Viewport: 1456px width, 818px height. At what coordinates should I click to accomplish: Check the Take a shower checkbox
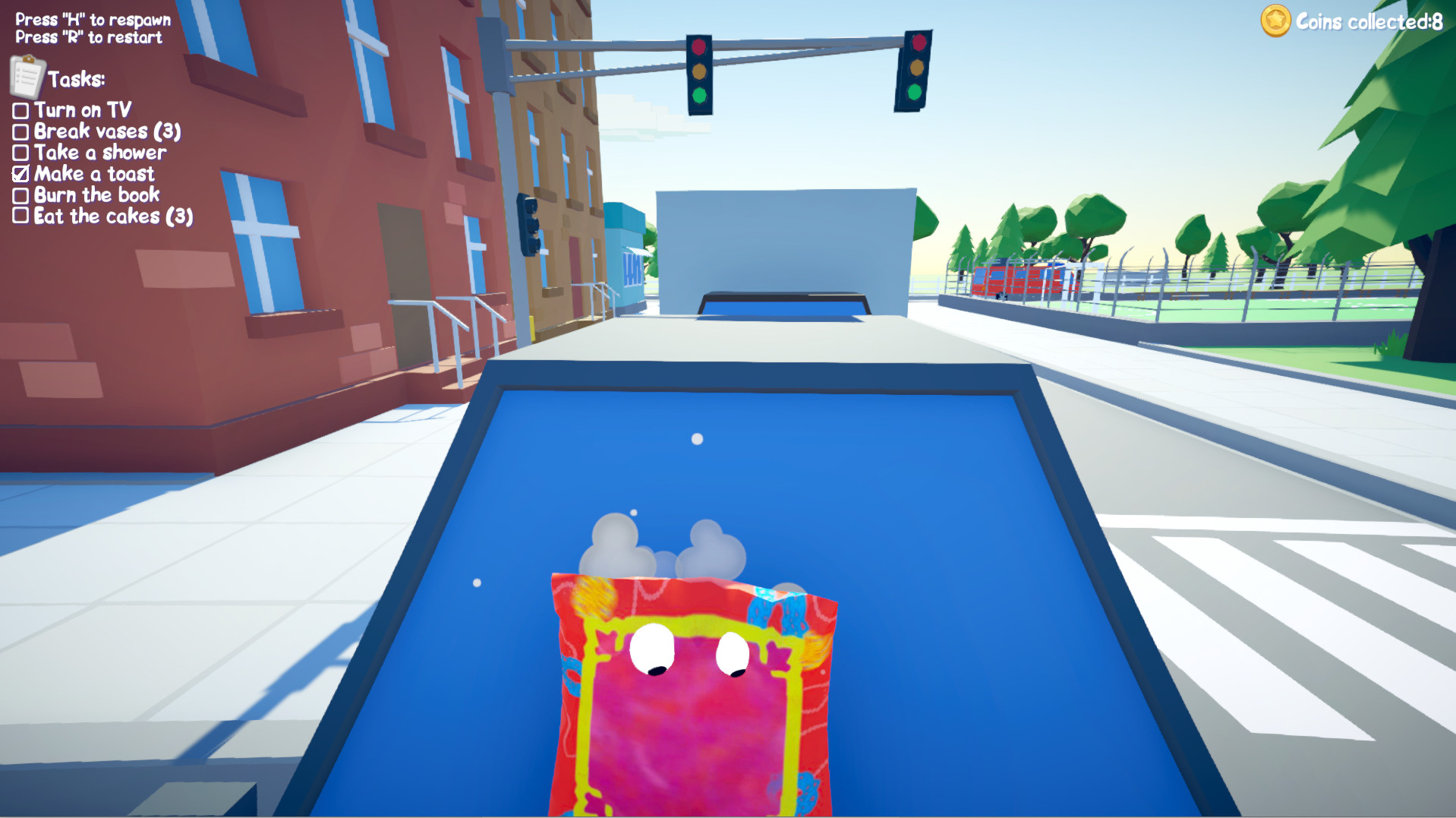20,153
